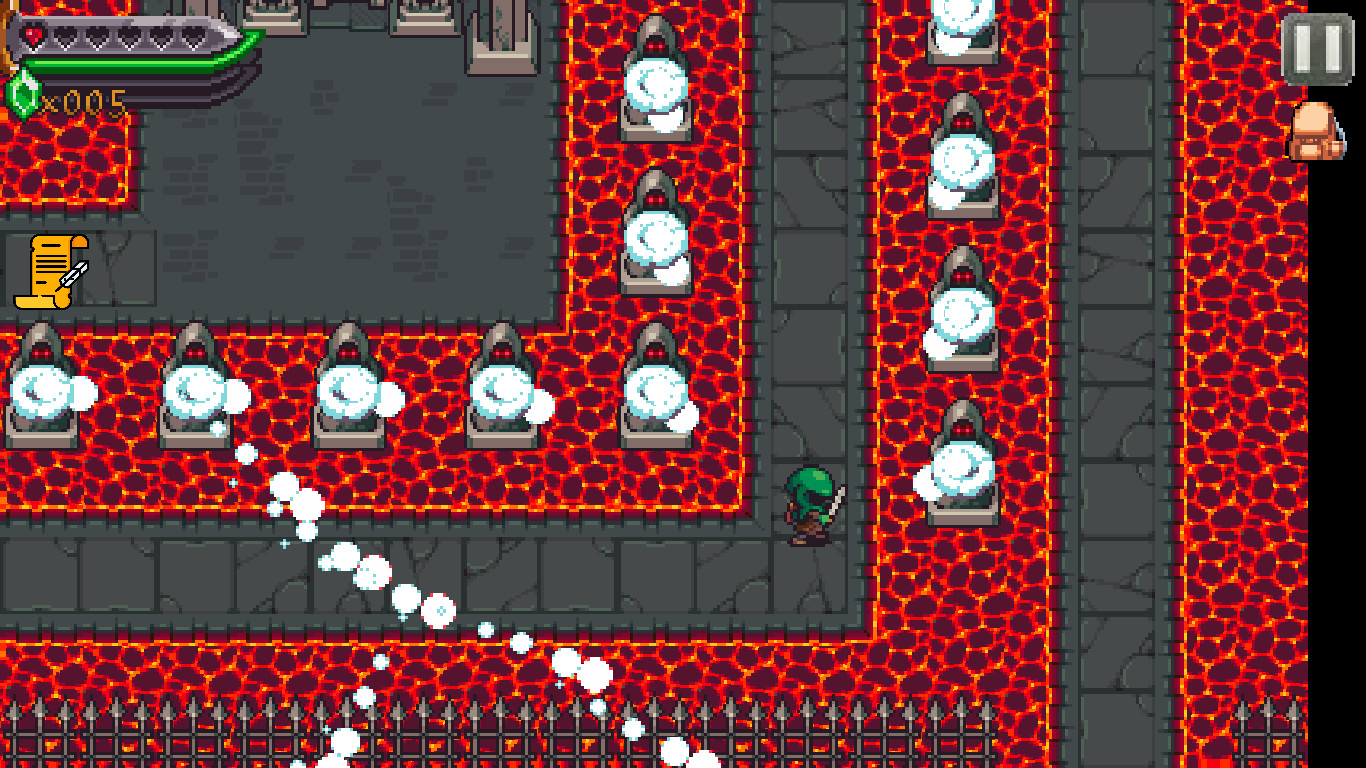Click the filled red heart on the health sword
This screenshot has width=1366, height=768.
33,35
